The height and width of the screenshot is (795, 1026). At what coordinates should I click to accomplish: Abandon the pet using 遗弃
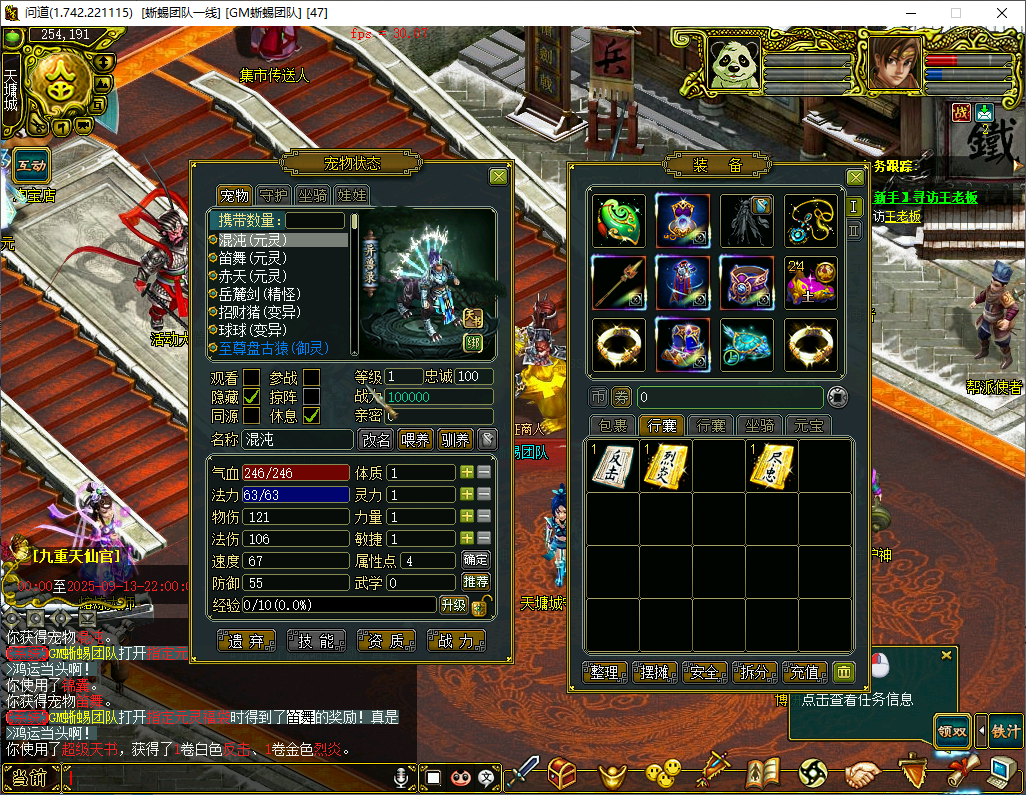click(245, 641)
